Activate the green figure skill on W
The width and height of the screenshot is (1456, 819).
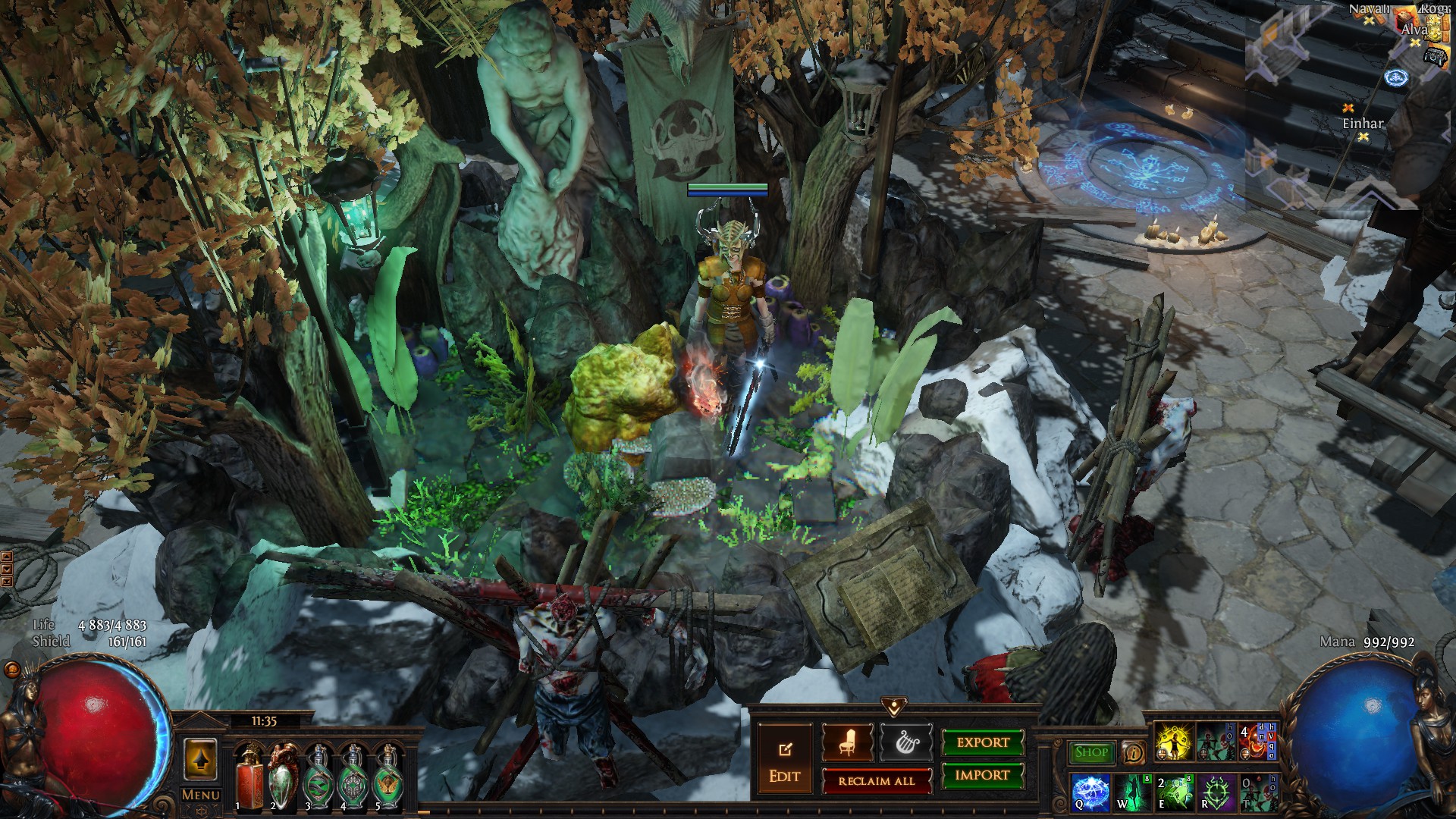(x=1132, y=792)
